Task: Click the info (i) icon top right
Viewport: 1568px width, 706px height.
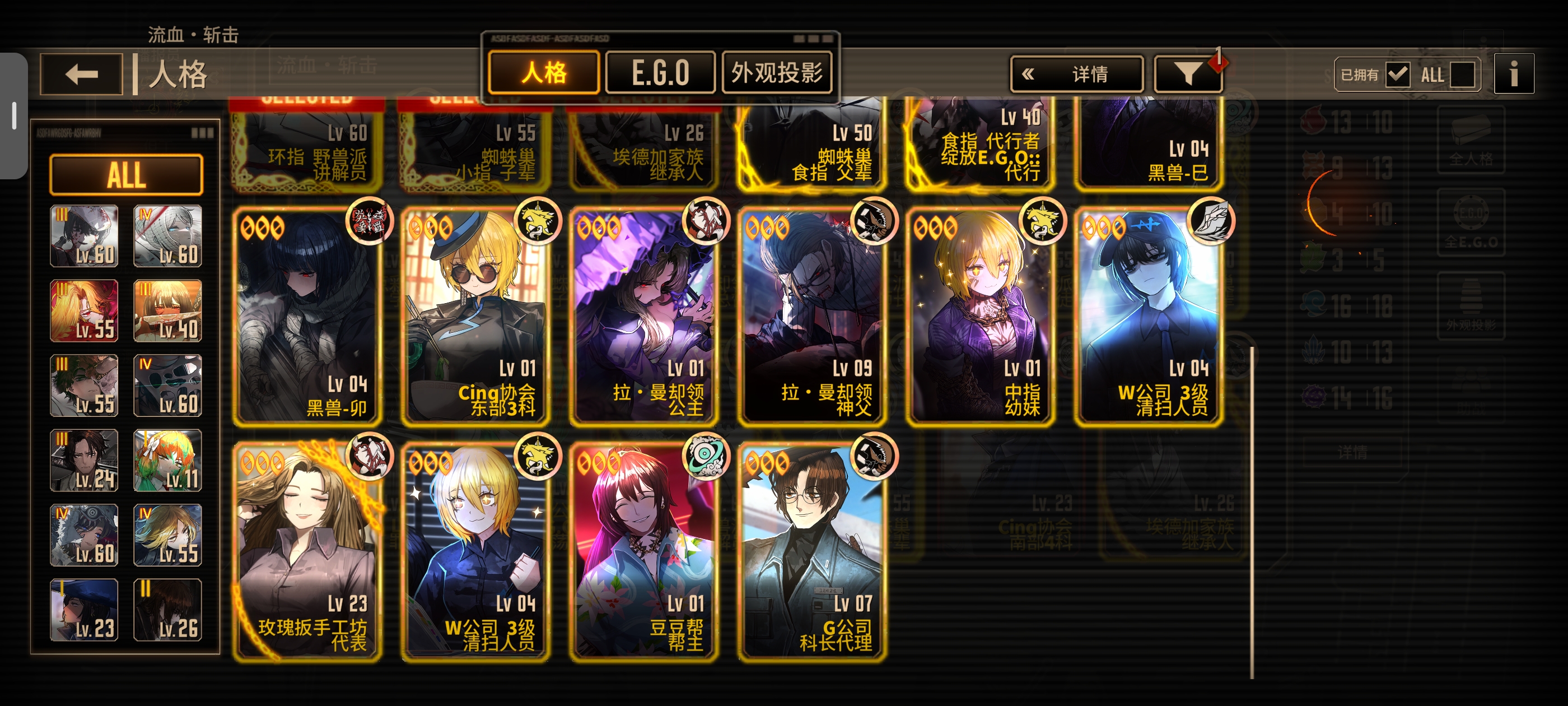Action: pos(1514,74)
